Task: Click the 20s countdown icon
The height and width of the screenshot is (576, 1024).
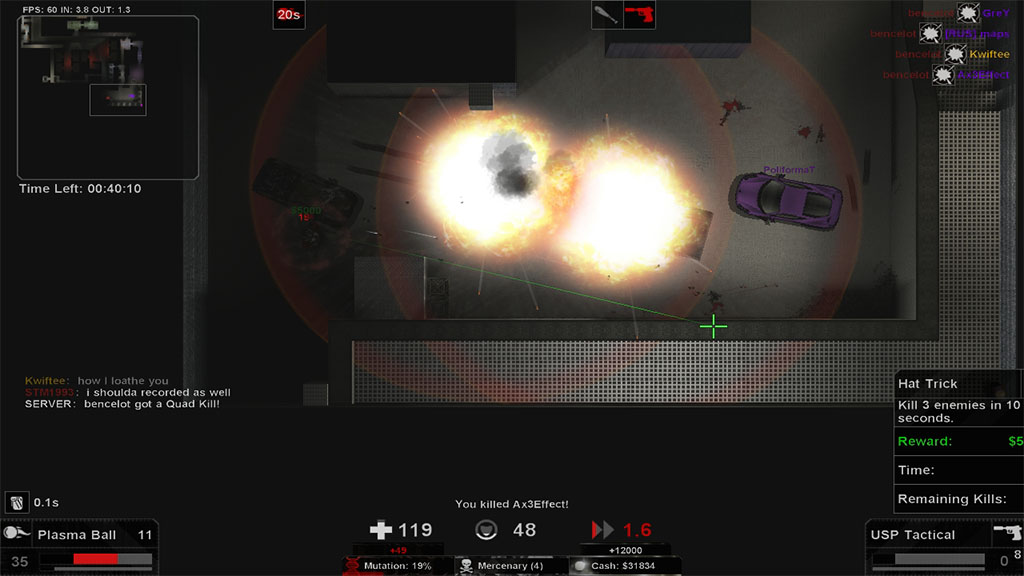Action: point(289,15)
